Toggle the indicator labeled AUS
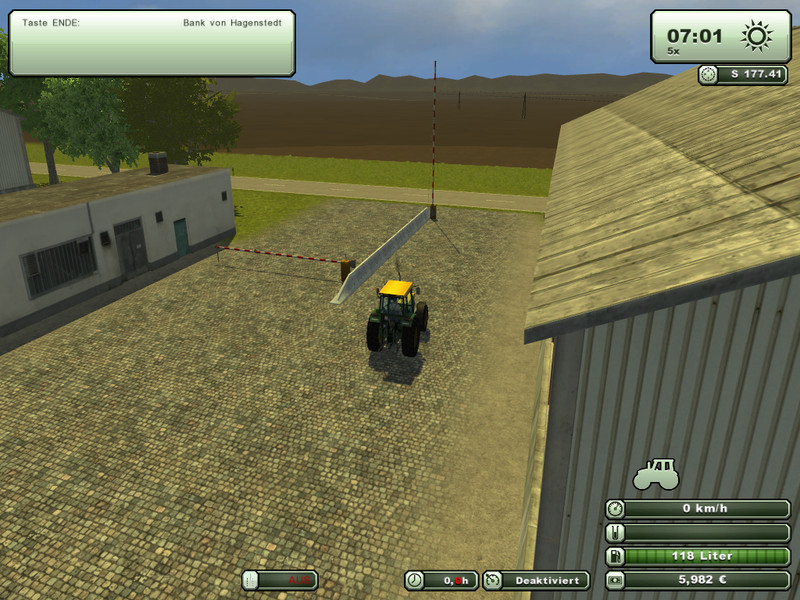This screenshot has width=800, height=600. [x=280, y=580]
